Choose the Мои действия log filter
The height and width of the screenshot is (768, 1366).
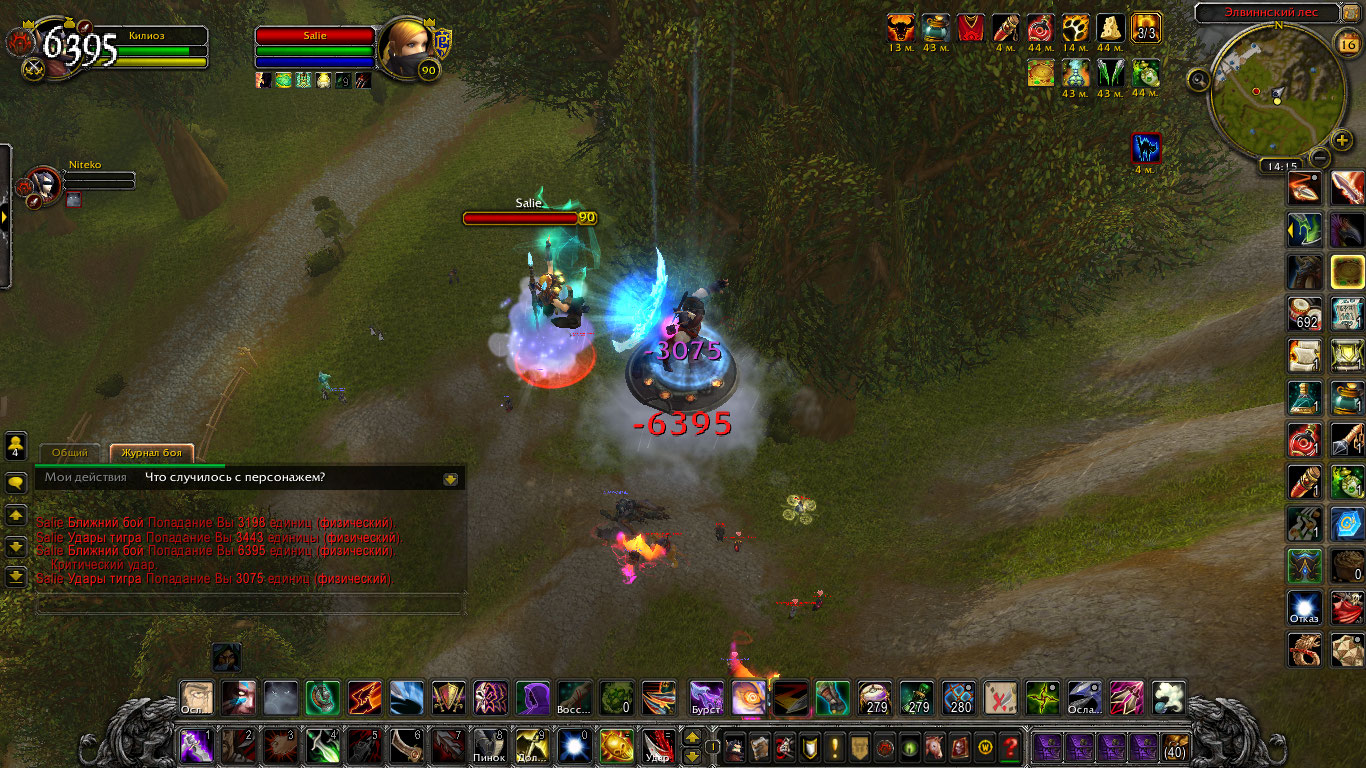[x=85, y=477]
